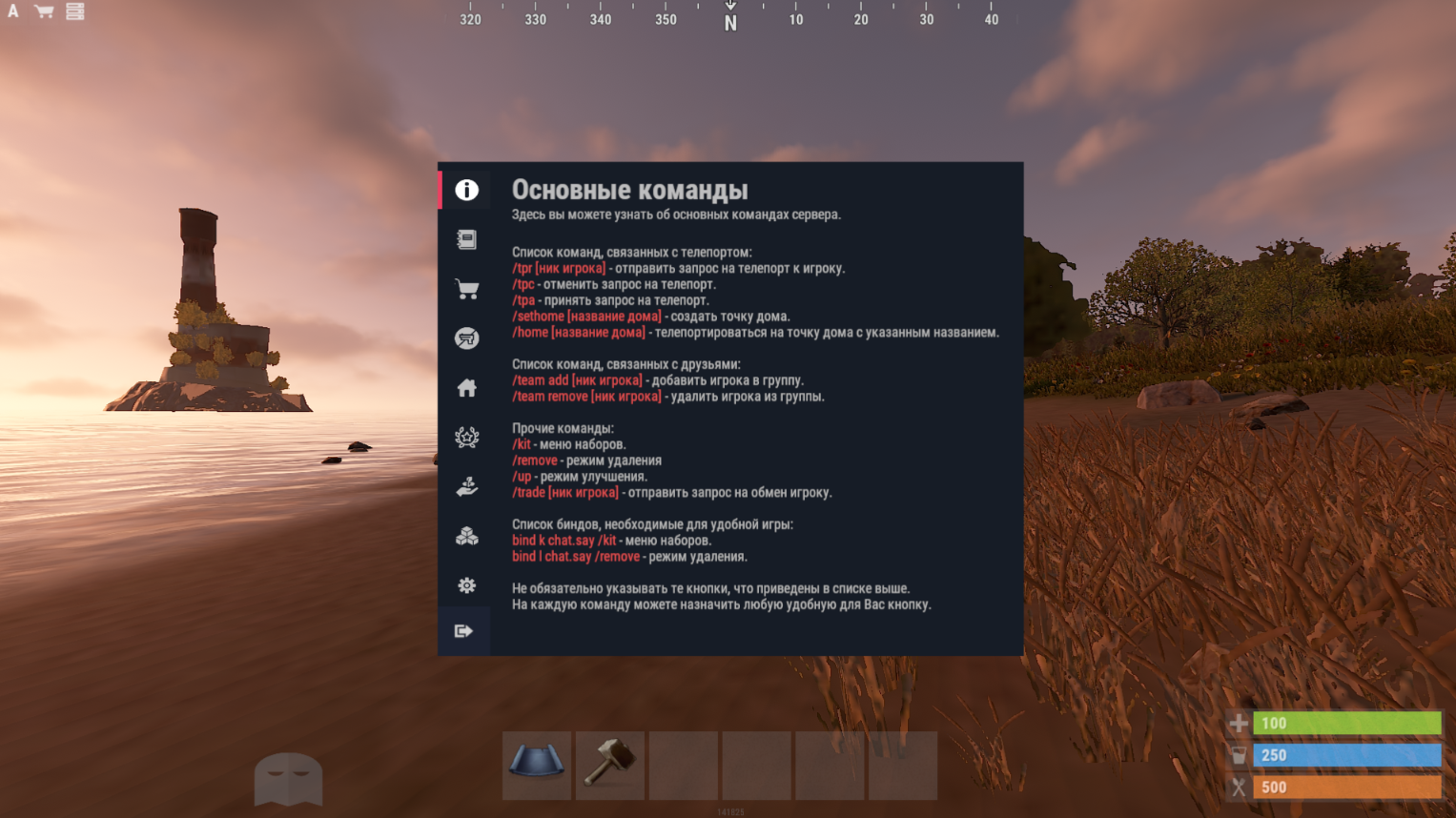The image size is (1456, 818).
Task: Switch to the shopping cart tab in the panel sidebar
Action: point(466,289)
